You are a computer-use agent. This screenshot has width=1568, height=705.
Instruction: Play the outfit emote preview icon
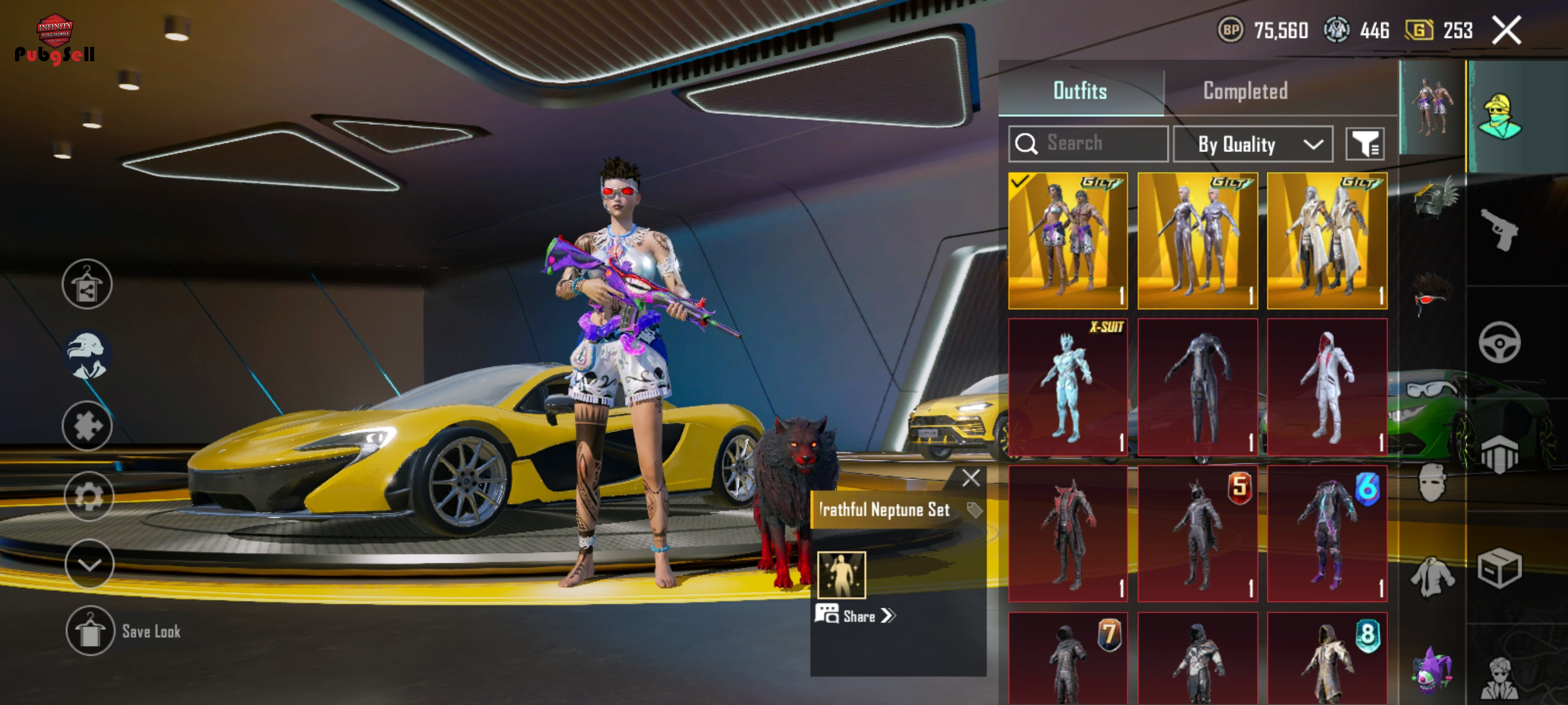click(841, 575)
